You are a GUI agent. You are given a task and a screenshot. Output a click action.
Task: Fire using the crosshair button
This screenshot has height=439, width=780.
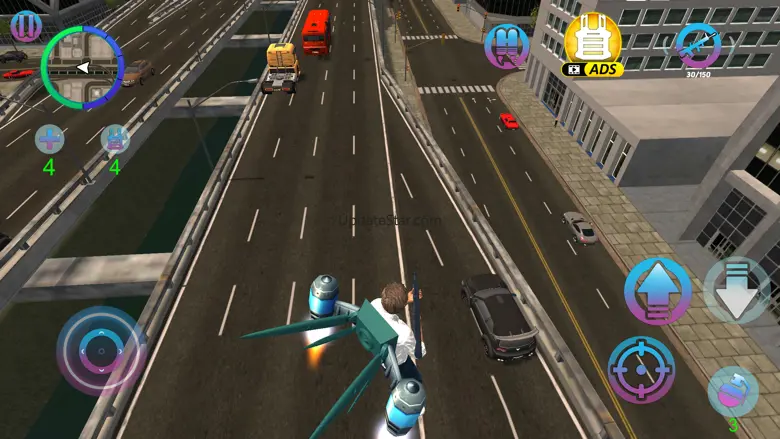click(x=641, y=368)
